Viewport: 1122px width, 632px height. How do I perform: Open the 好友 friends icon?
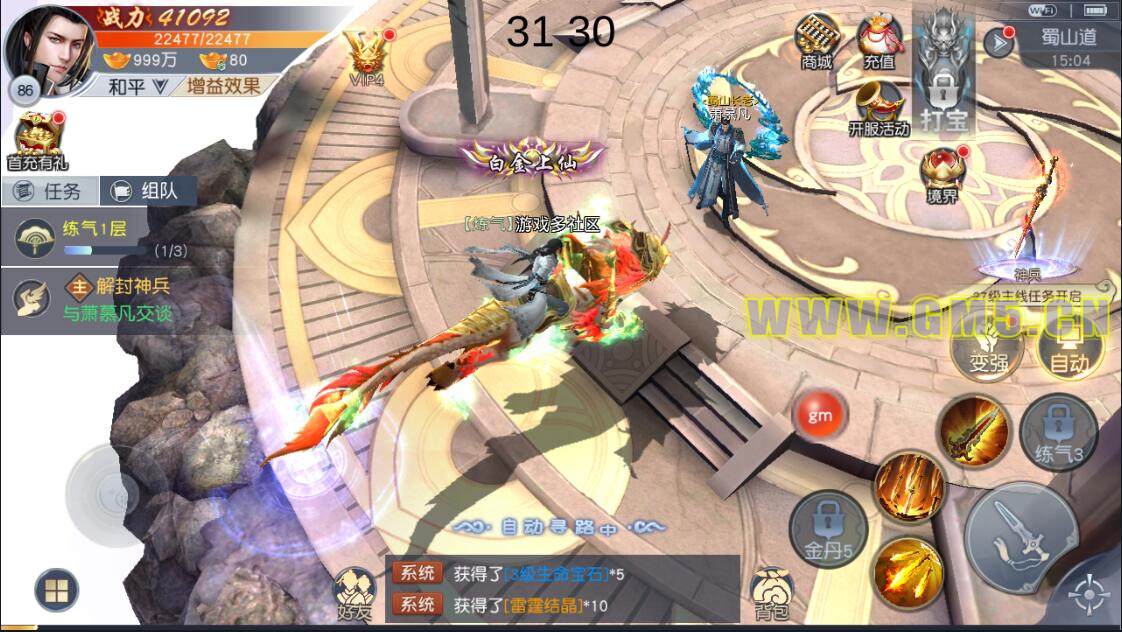tap(354, 592)
